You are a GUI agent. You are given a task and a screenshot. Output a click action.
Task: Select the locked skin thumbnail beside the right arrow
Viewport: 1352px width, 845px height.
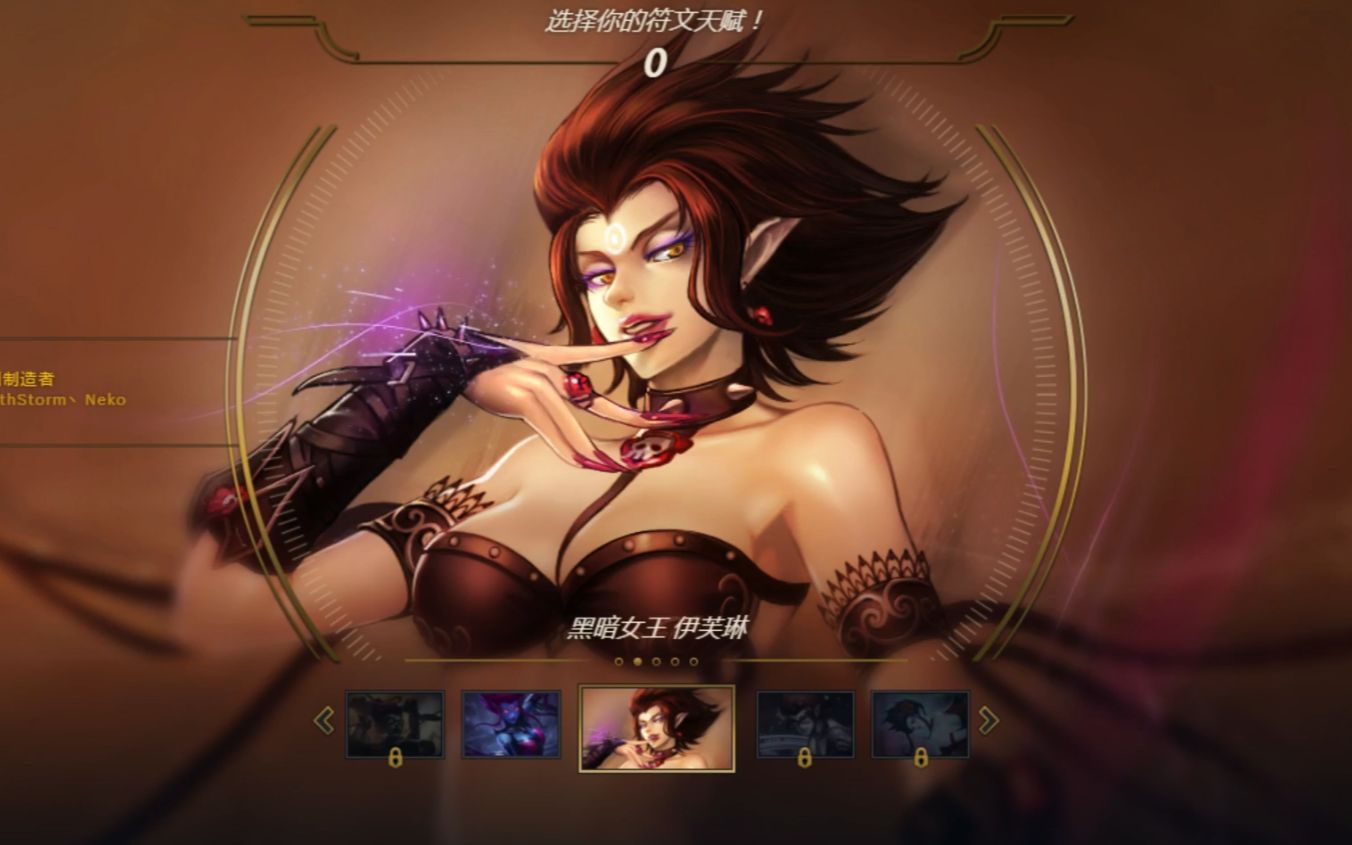pyautogui.click(x=920, y=724)
